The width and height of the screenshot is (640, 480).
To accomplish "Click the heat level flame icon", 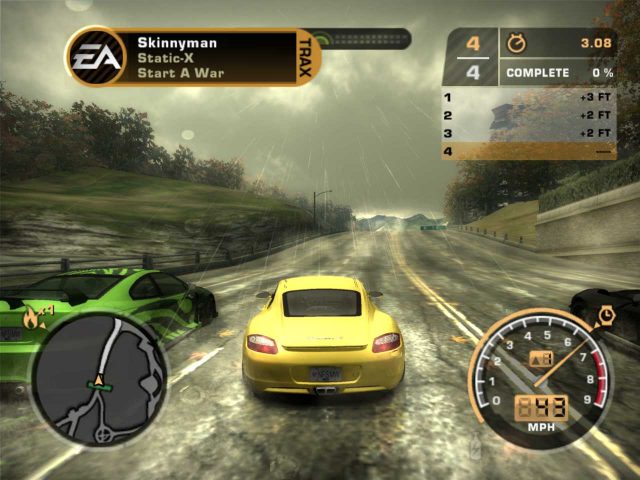I will [x=31, y=318].
